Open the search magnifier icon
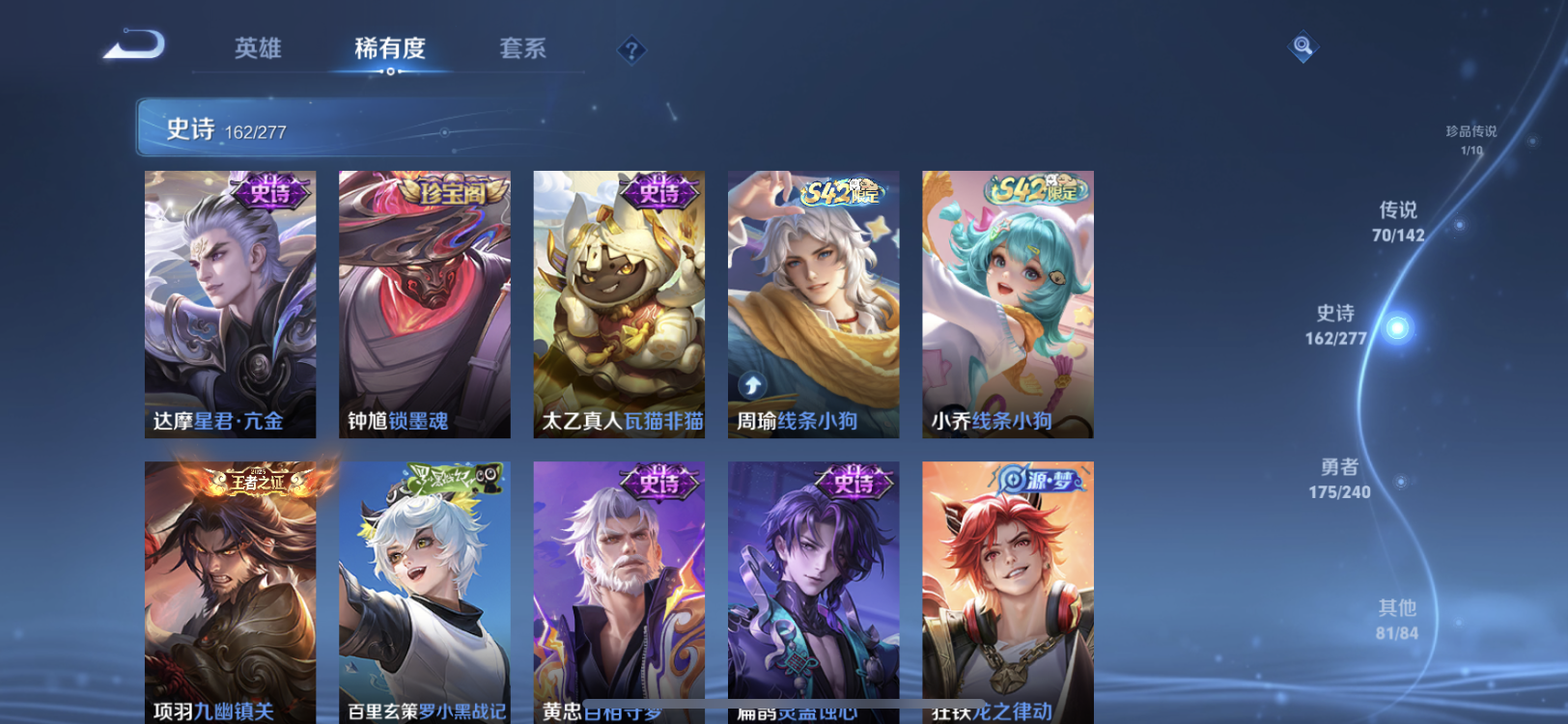1568x724 pixels. click(x=1301, y=44)
